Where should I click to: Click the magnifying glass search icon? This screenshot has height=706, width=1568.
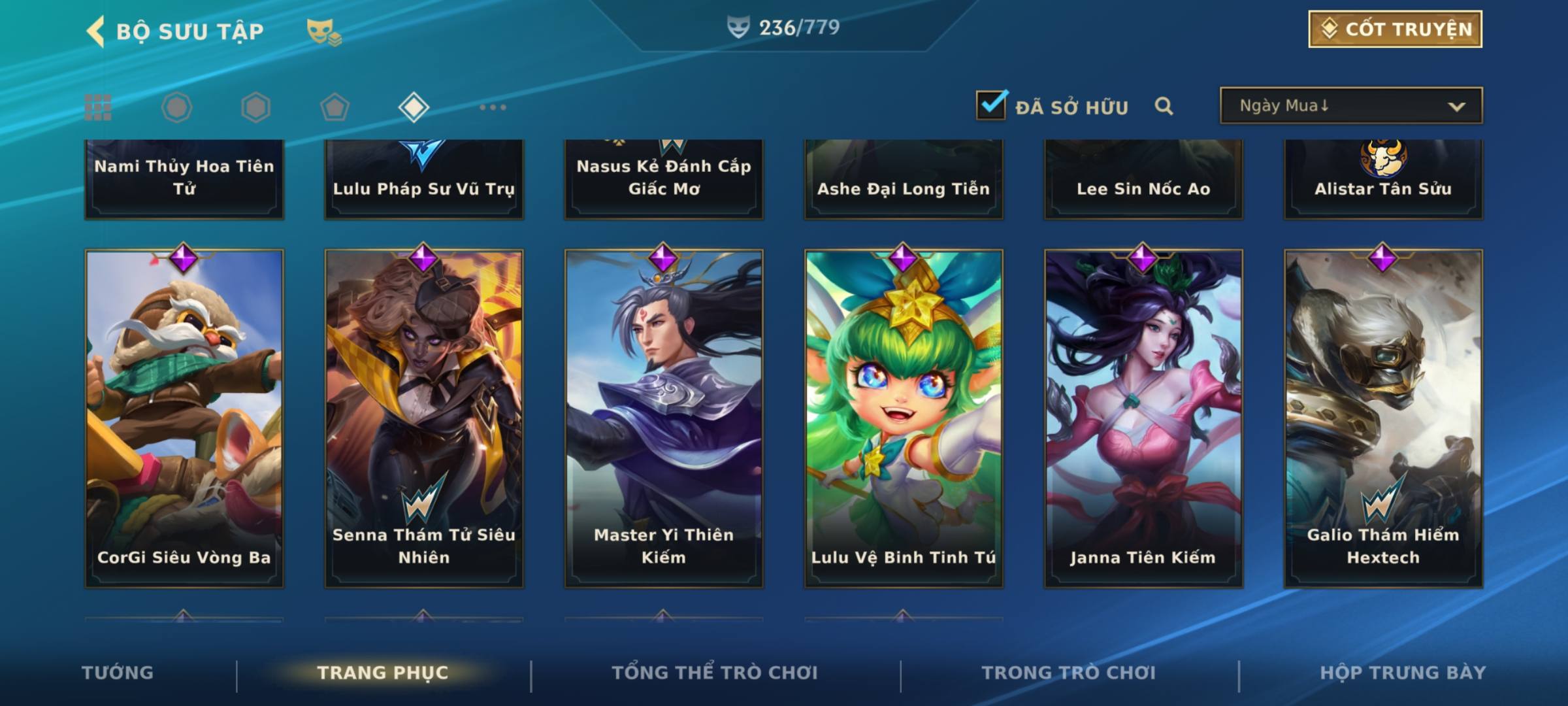[x=1164, y=106]
